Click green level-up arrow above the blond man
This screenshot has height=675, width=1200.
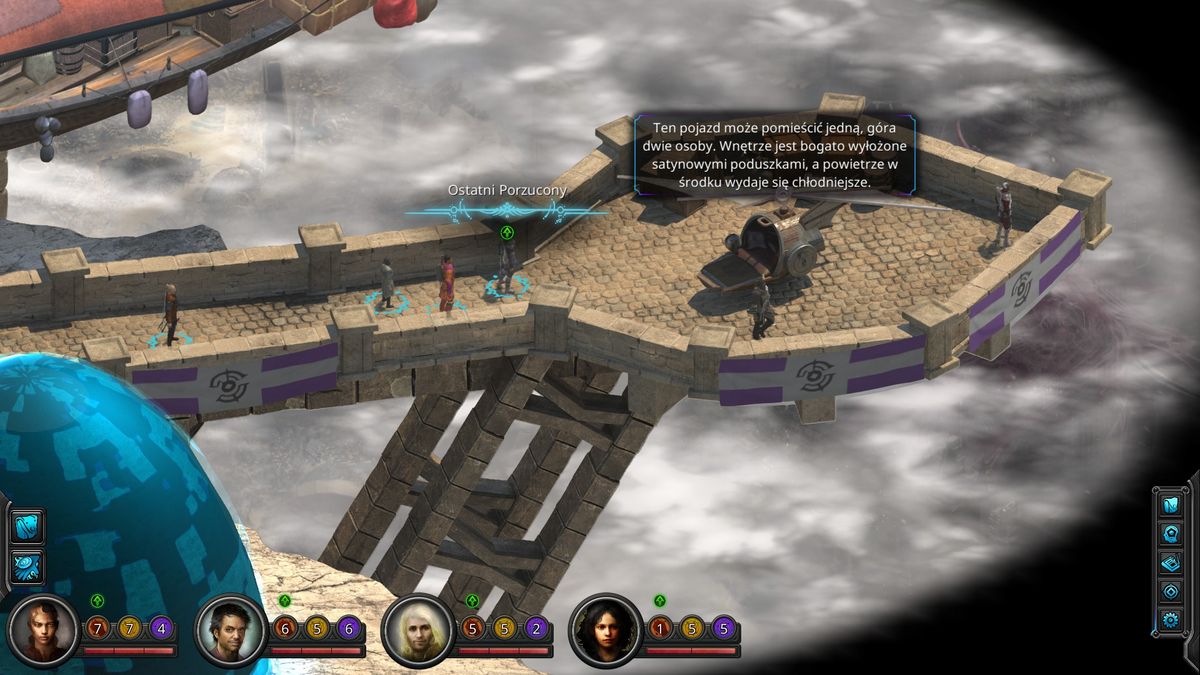pyautogui.click(x=472, y=600)
